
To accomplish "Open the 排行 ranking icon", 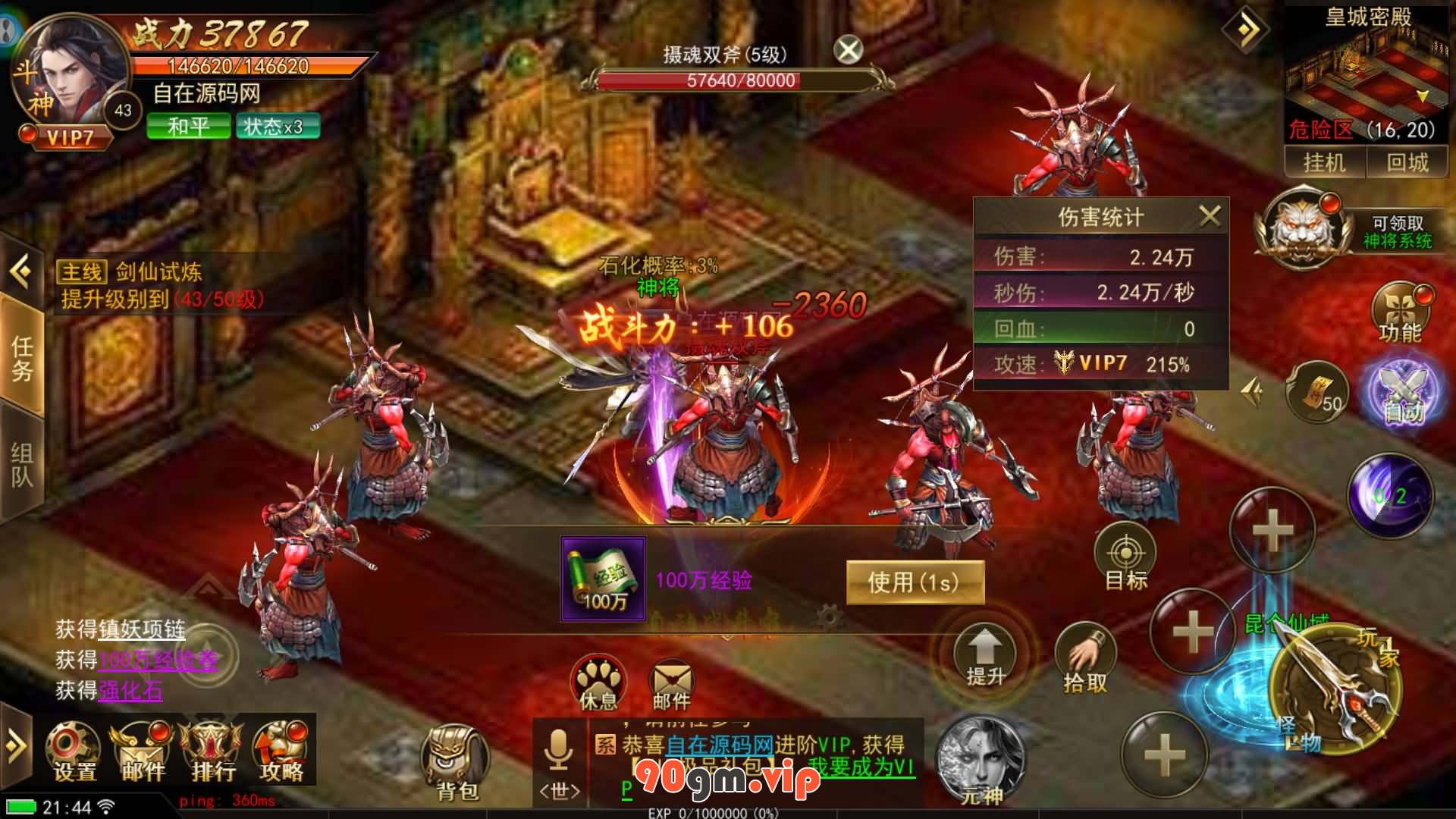I will point(212,752).
